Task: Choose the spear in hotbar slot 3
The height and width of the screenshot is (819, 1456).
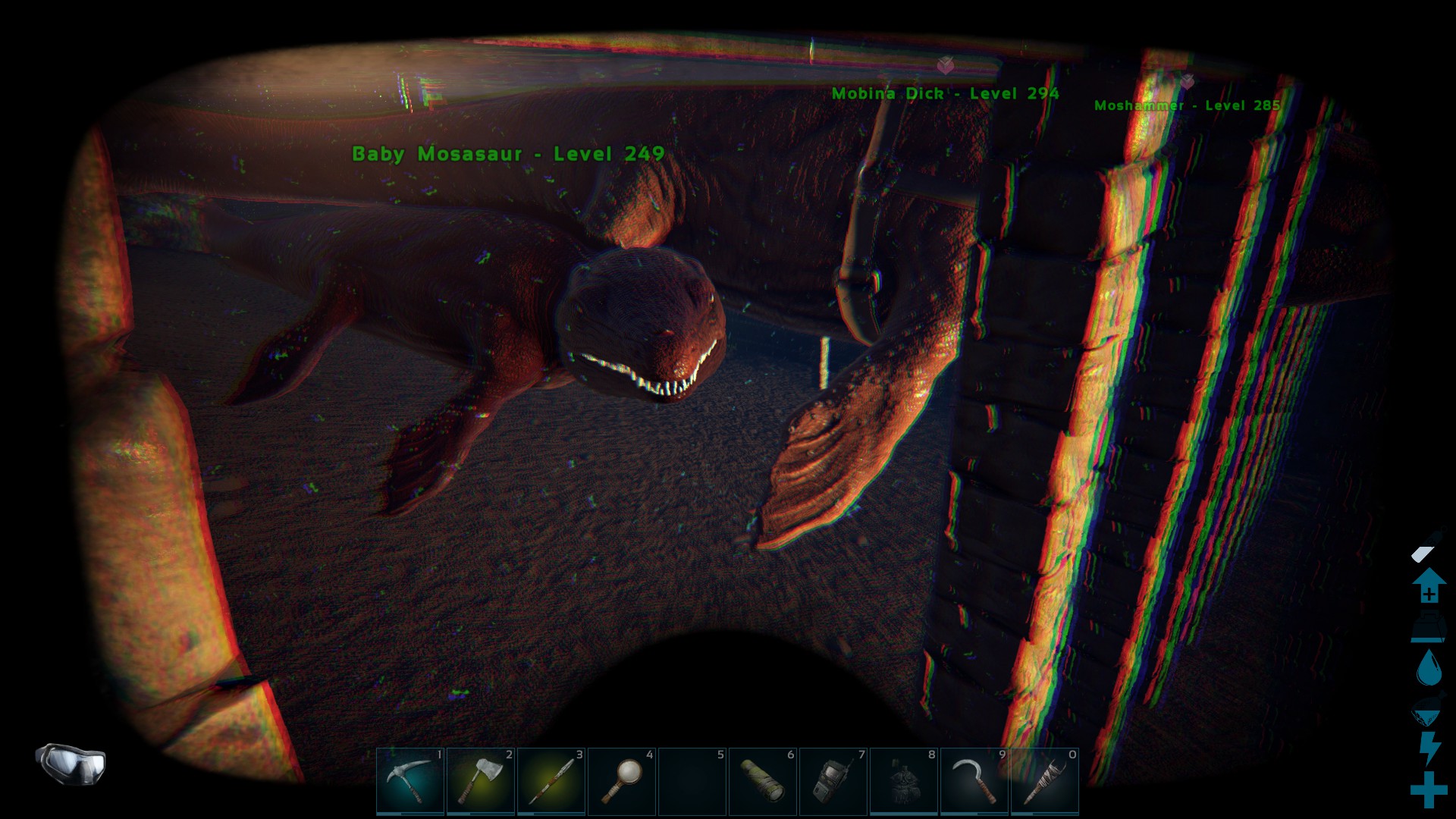Action: (x=551, y=781)
